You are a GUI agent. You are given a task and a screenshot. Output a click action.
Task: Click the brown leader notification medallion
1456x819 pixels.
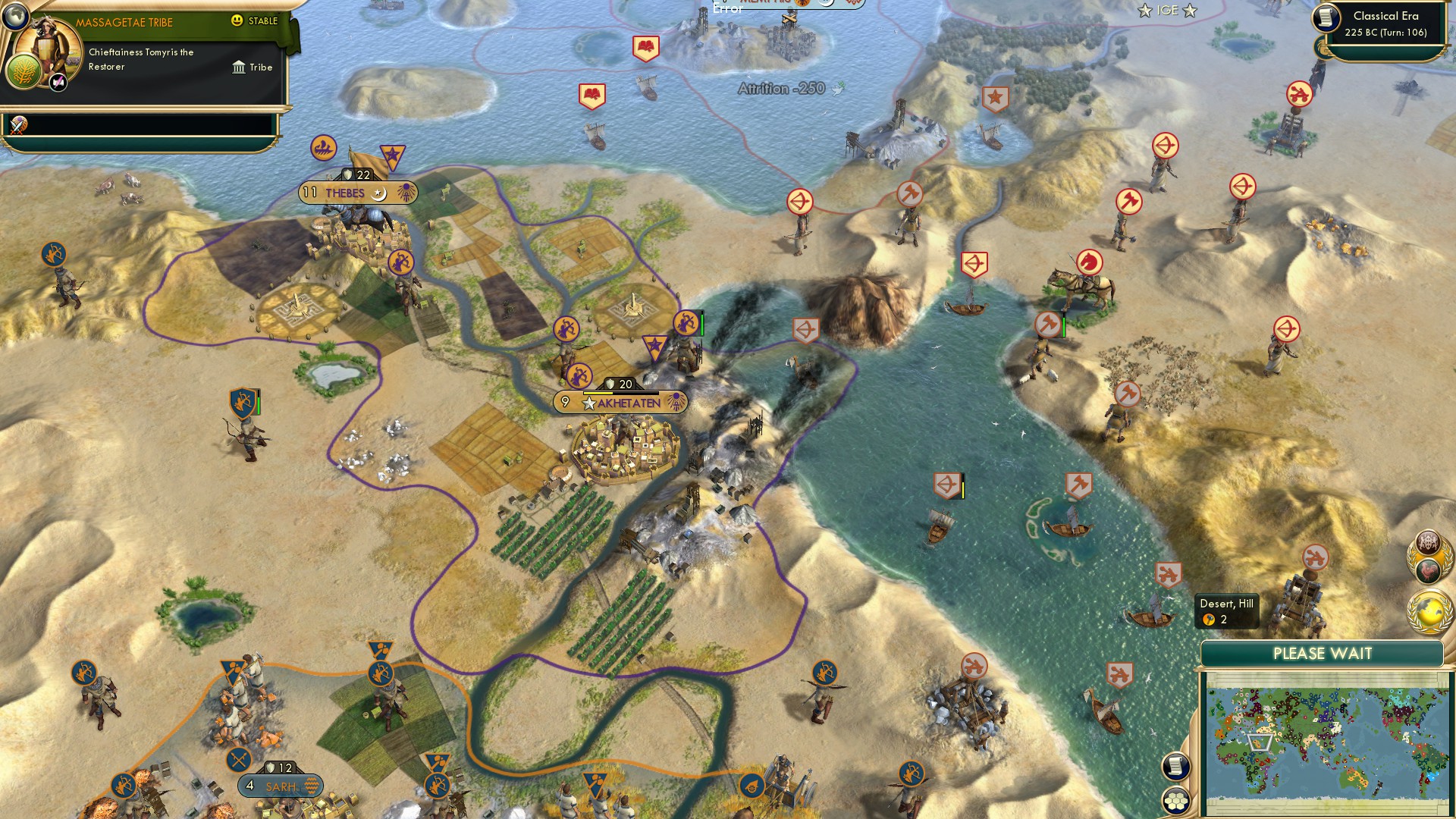tap(1429, 543)
